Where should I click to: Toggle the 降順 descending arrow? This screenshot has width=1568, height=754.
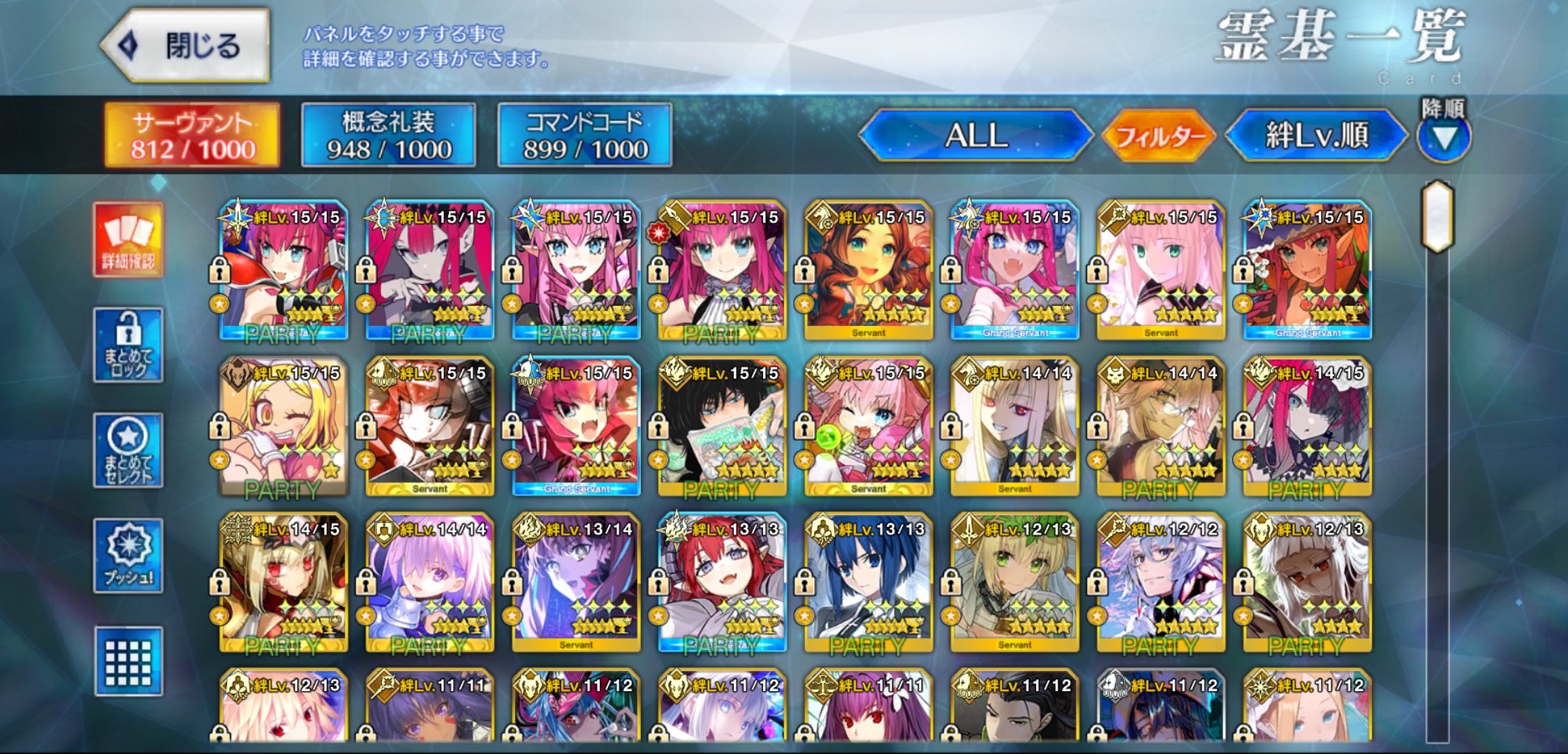1444,137
